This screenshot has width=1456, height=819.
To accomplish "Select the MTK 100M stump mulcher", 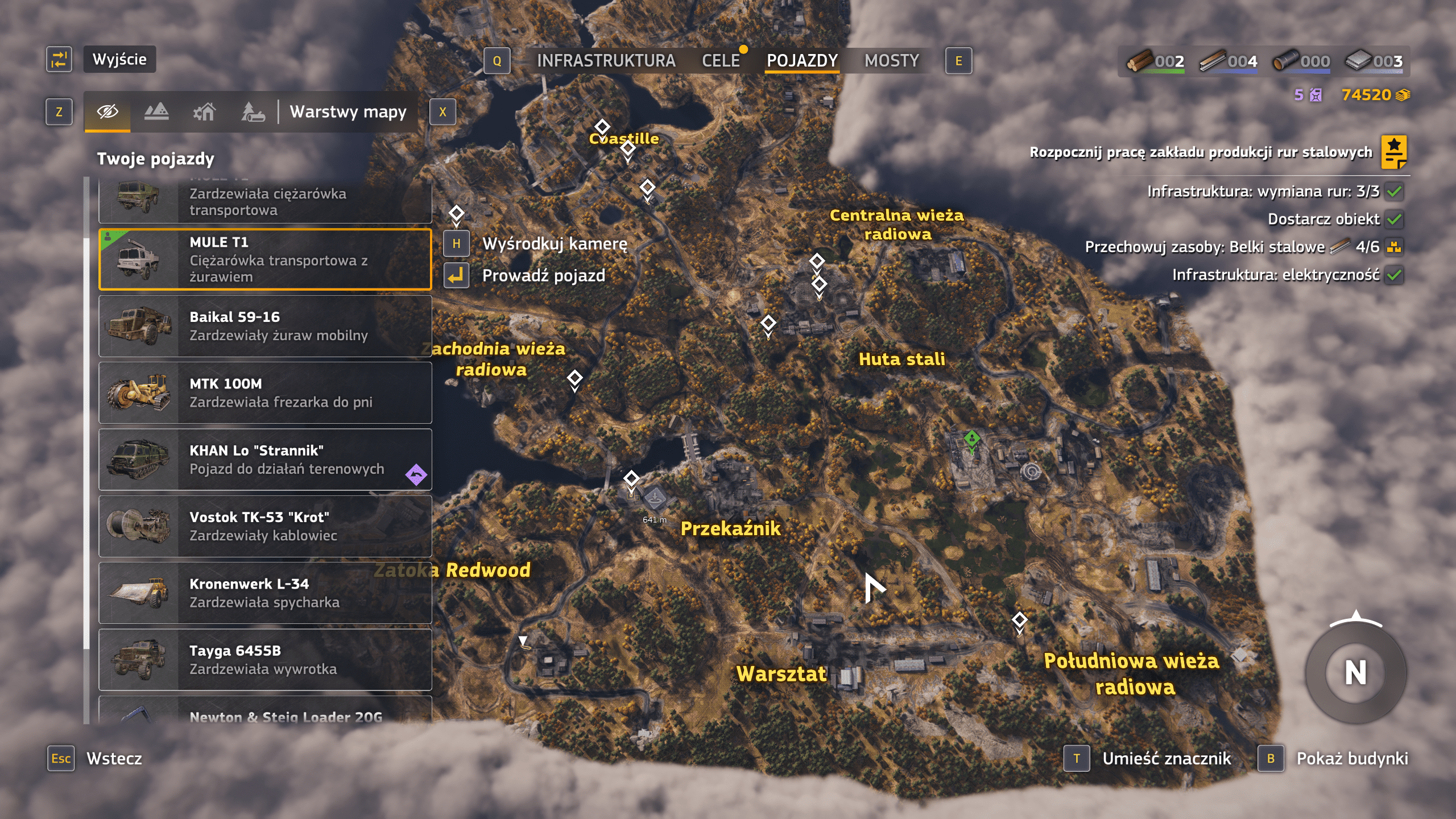I will point(265,393).
